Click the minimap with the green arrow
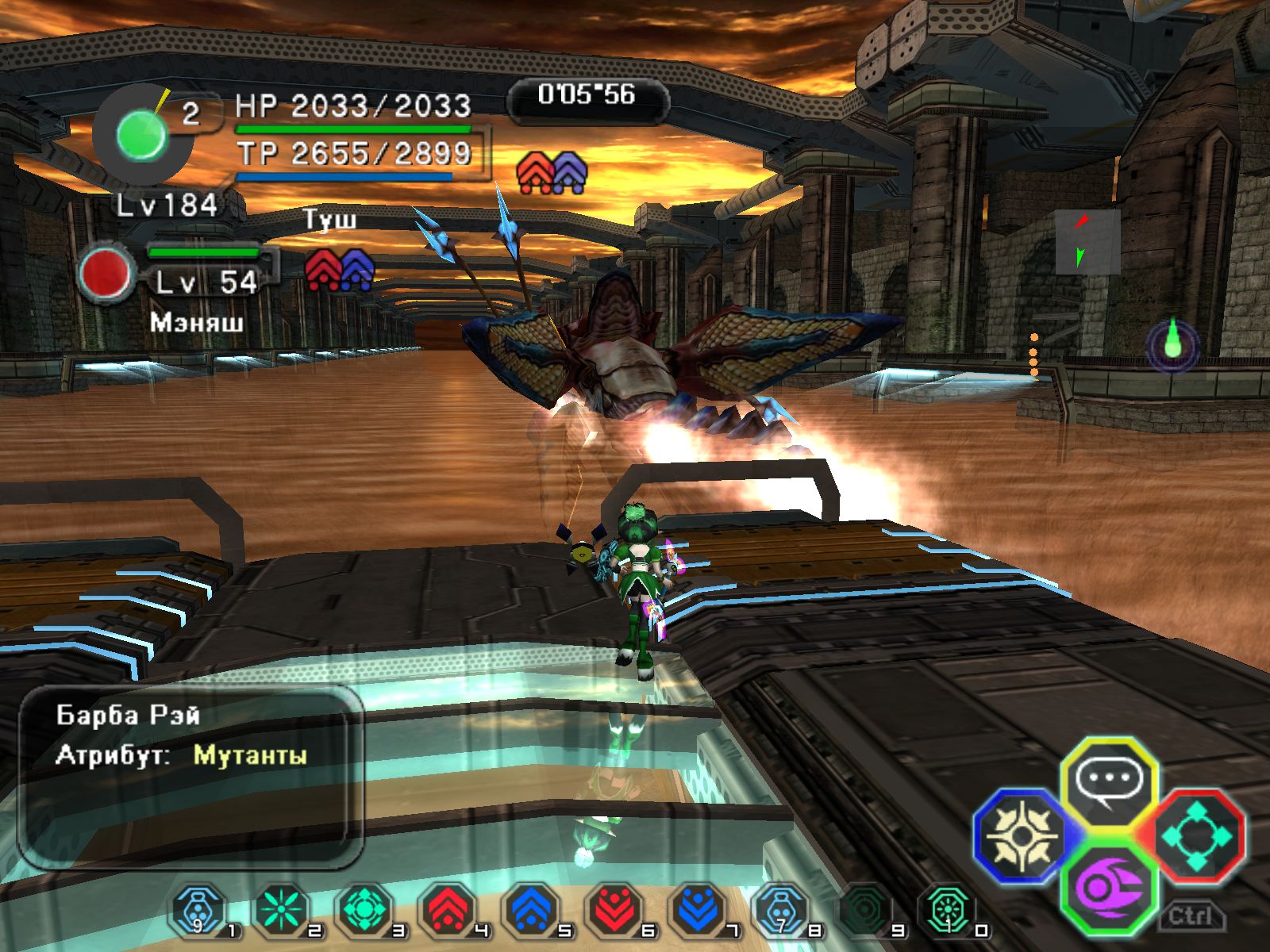This screenshot has width=1270, height=952. coord(1087,242)
